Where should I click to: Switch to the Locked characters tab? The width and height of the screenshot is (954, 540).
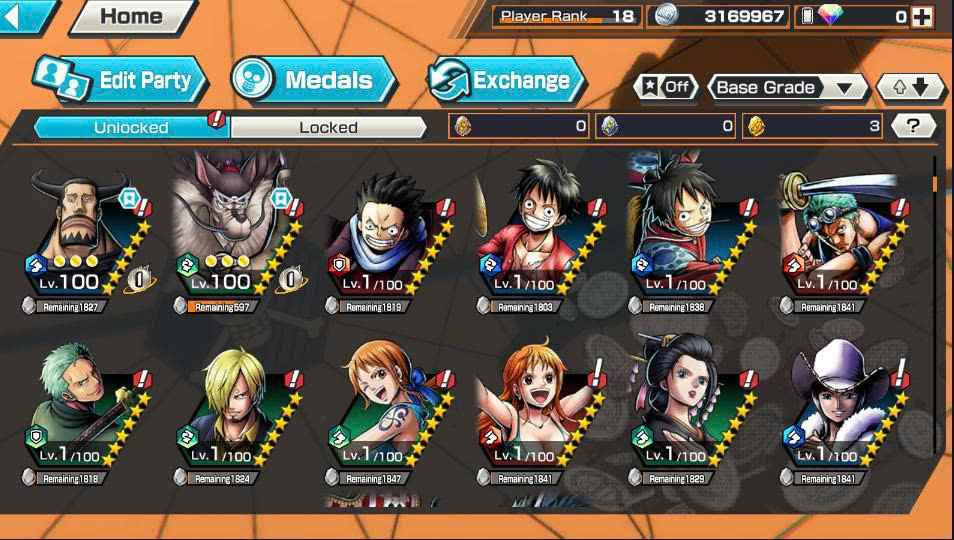point(328,127)
